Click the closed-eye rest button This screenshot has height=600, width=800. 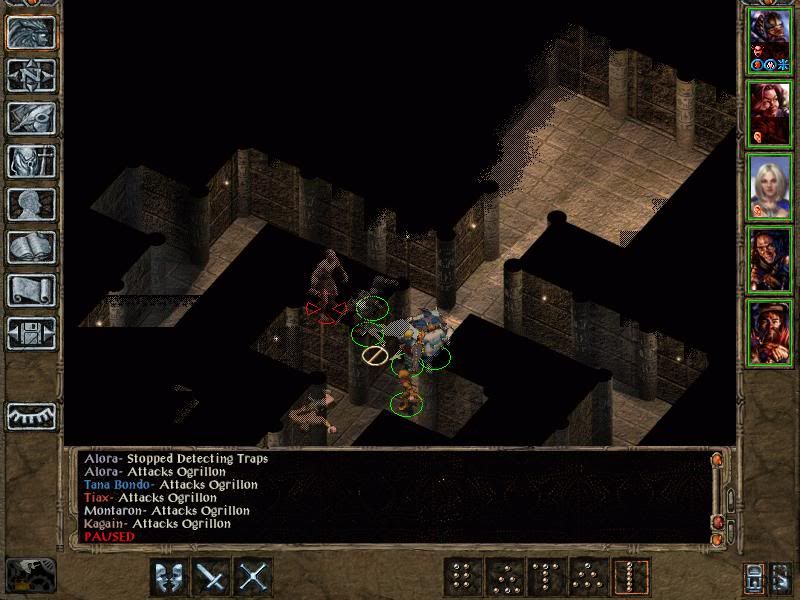click(x=31, y=415)
